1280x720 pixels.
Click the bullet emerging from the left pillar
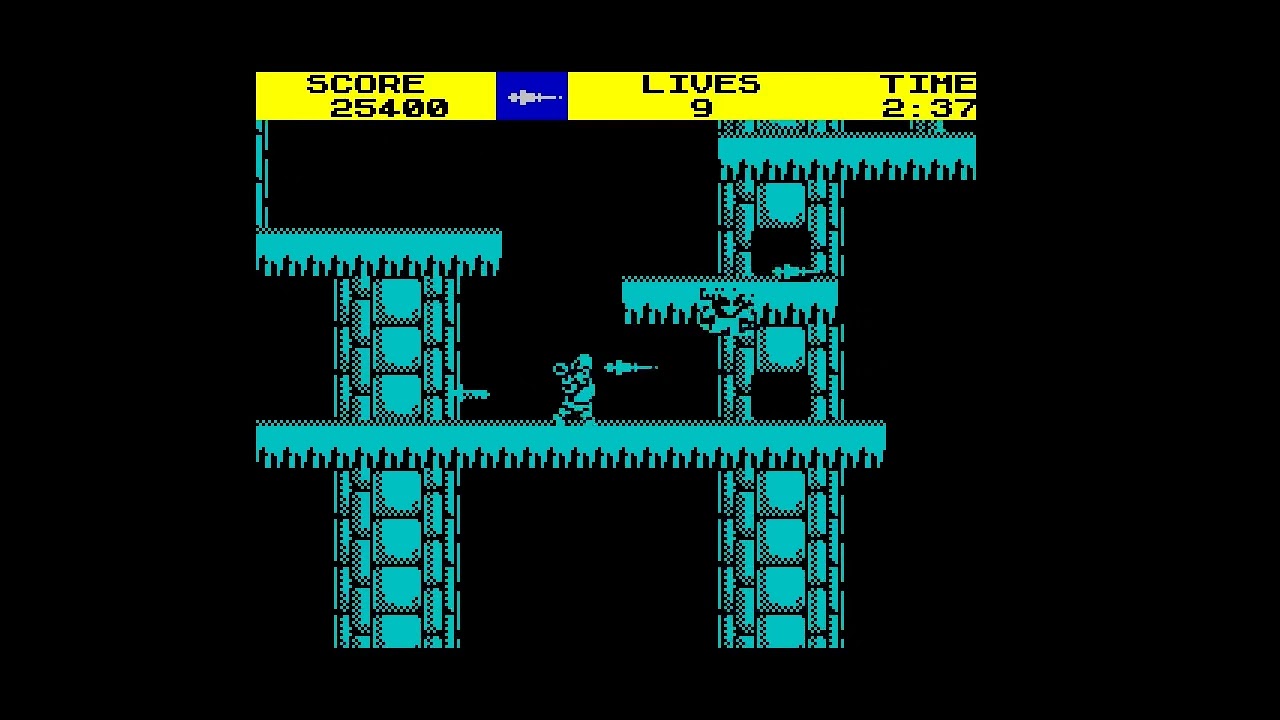click(470, 393)
